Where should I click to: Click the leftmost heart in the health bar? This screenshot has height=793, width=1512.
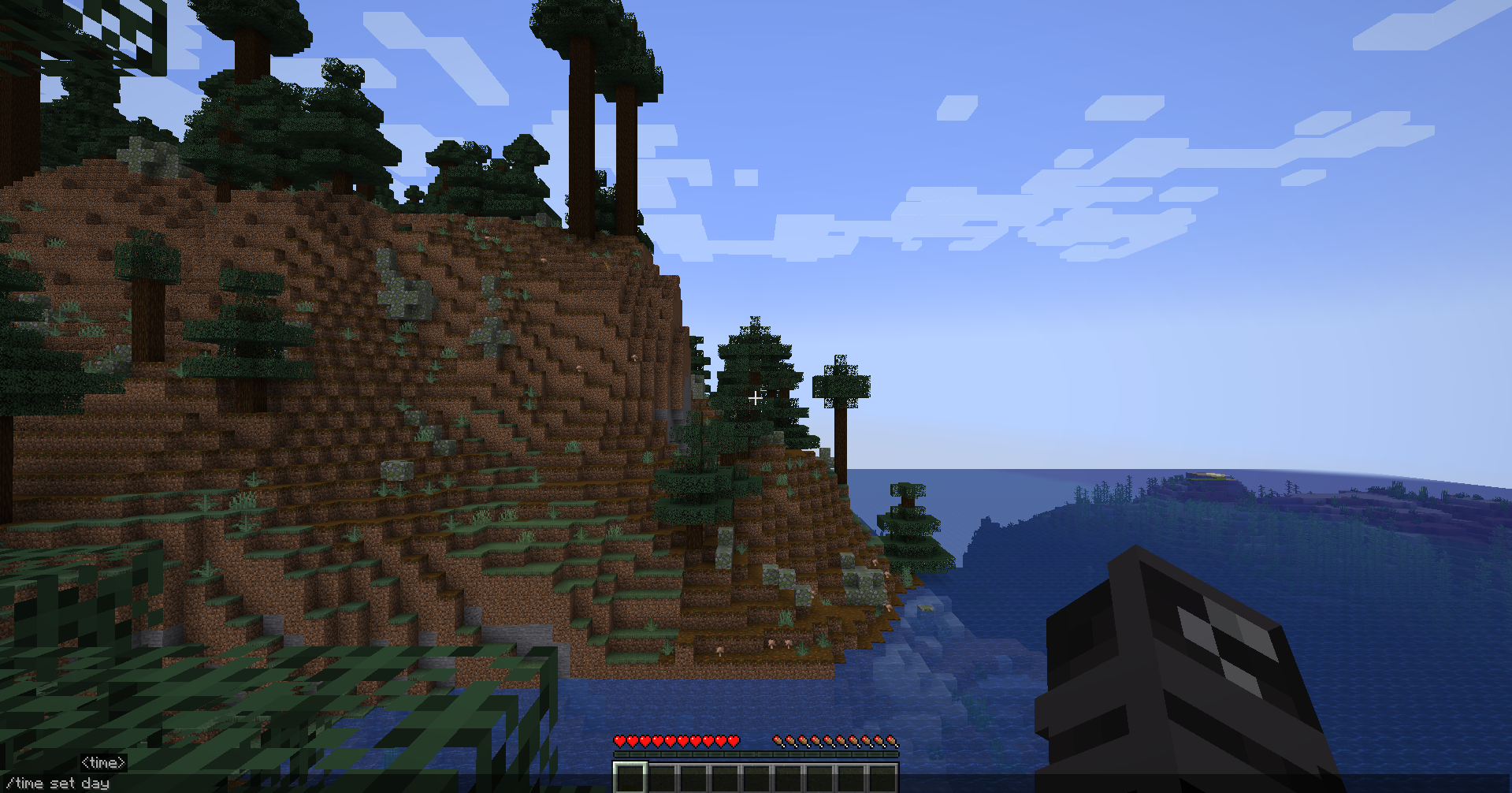pyautogui.click(x=621, y=741)
